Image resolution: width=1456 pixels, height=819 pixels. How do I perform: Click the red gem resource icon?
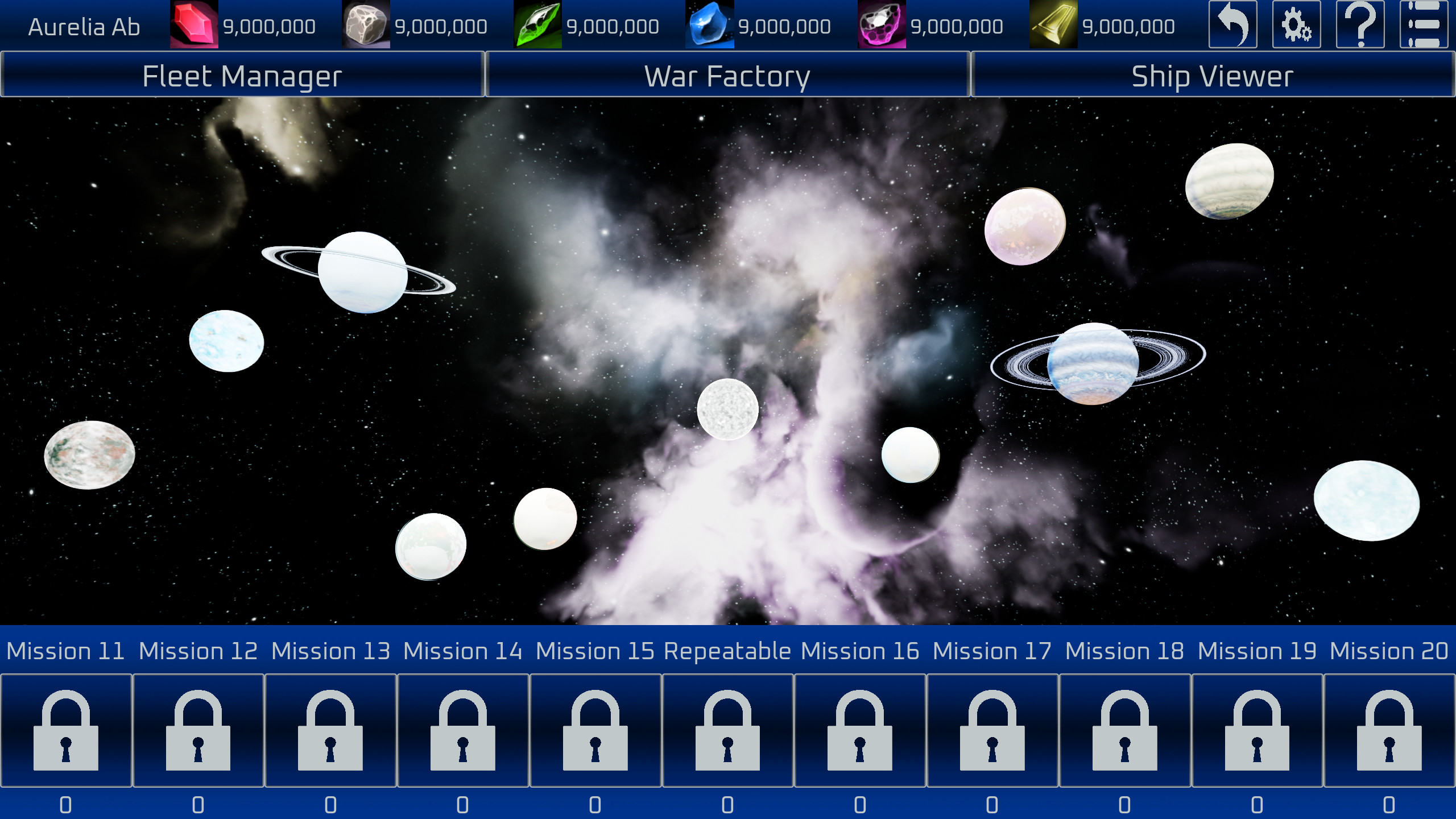193,25
